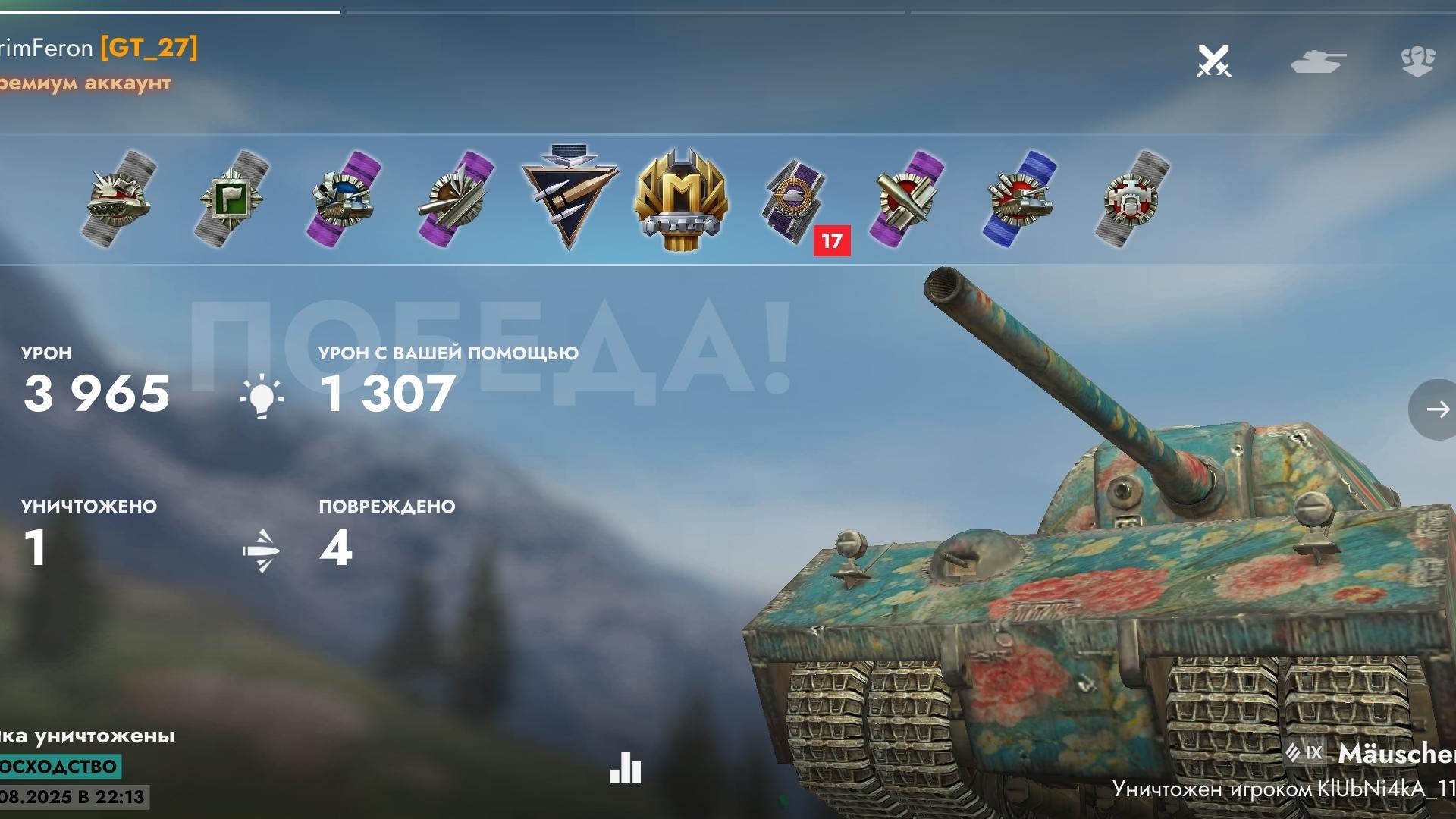Open the team players tab

coord(1417,61)
